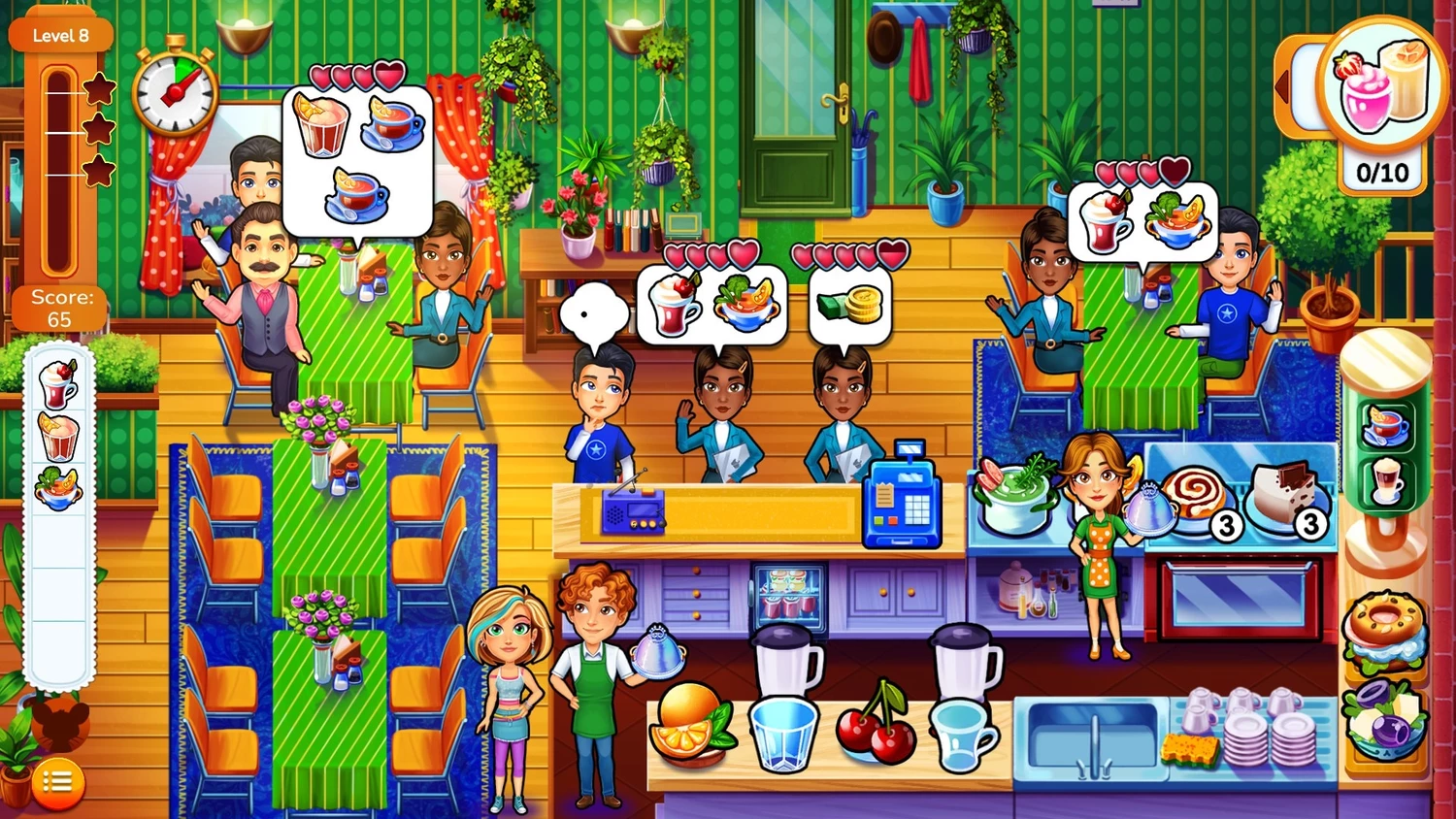1456x819 pixels.
Task: Pick the vegetable soup bowl on the tray
Action: click(58, 488)
